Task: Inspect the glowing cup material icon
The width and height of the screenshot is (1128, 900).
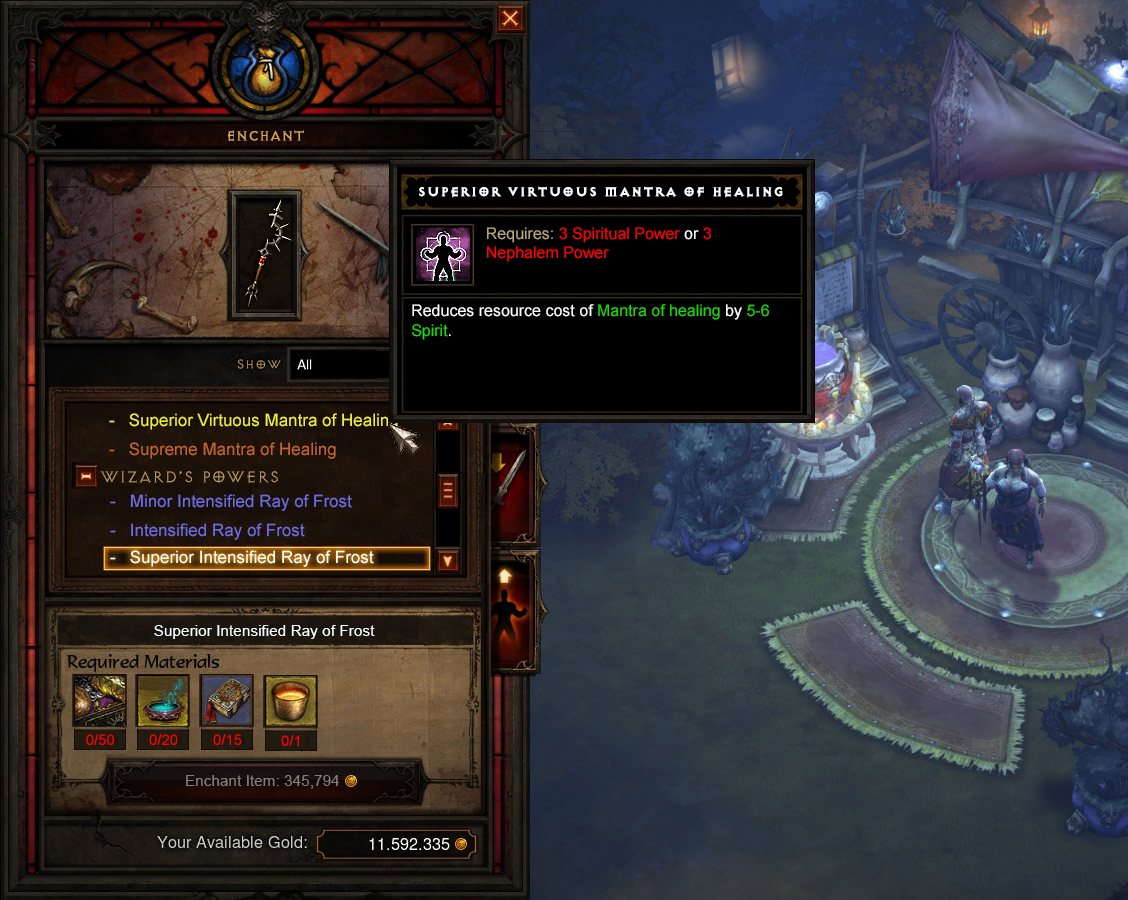Action: [x=291, y=700]
